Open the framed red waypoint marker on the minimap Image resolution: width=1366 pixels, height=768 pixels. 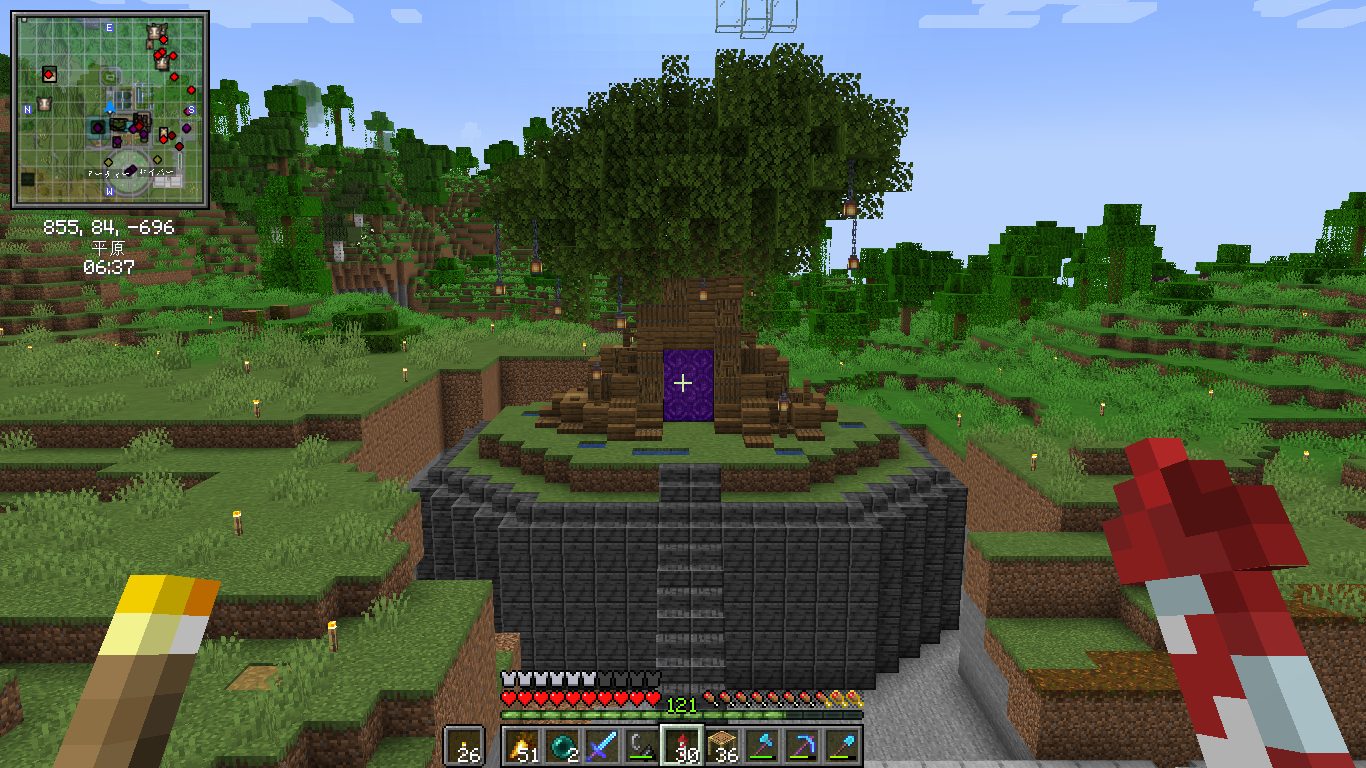50,74
